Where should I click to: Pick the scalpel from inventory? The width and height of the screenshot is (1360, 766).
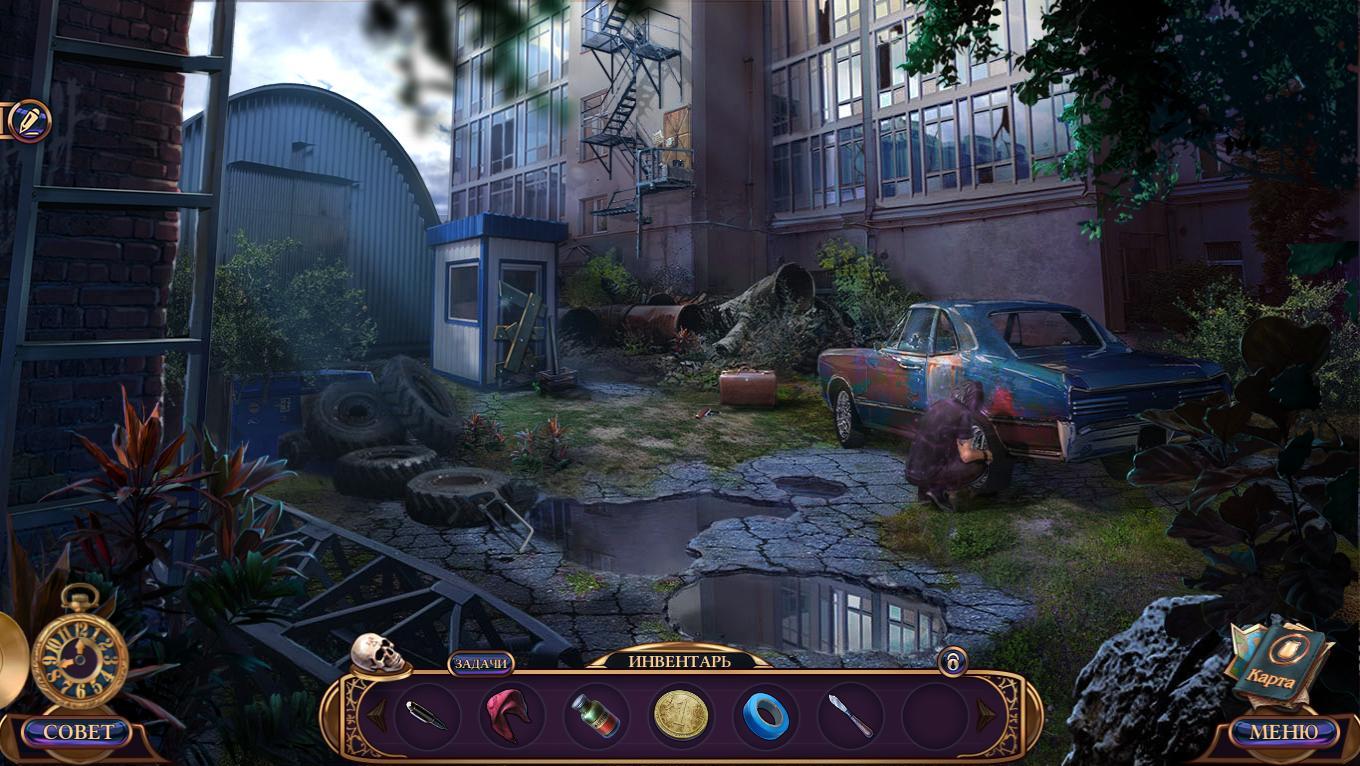(850, 715)
